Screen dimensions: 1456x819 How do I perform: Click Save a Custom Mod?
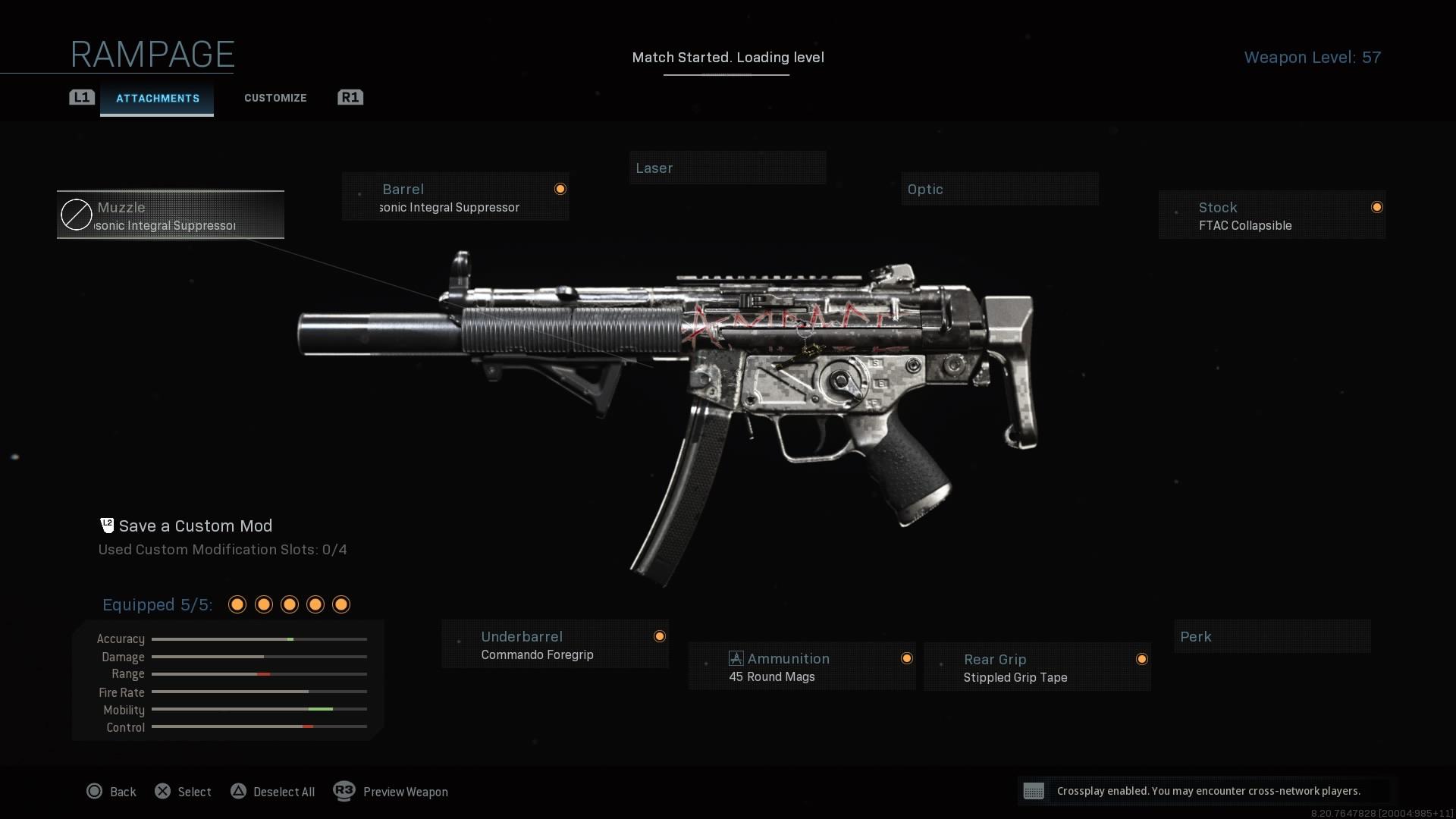tap(195, 526)
